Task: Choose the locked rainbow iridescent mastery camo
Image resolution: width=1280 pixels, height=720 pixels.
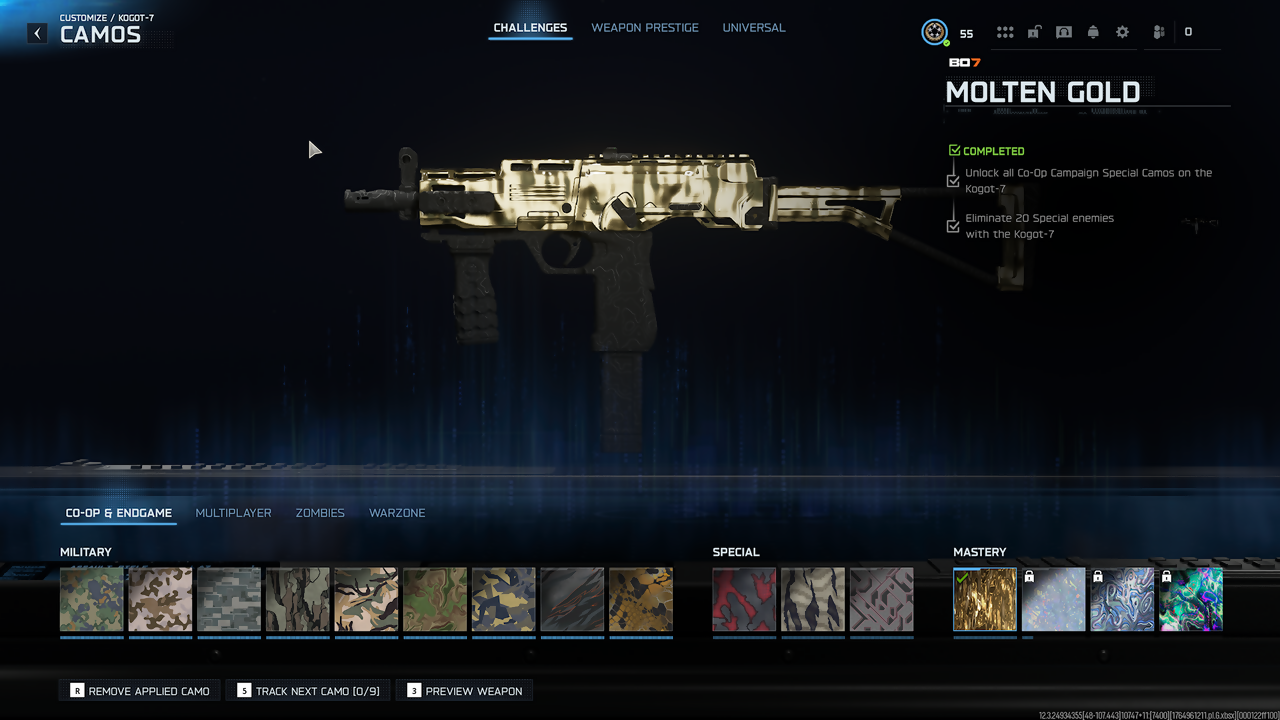Action: 1191,600
